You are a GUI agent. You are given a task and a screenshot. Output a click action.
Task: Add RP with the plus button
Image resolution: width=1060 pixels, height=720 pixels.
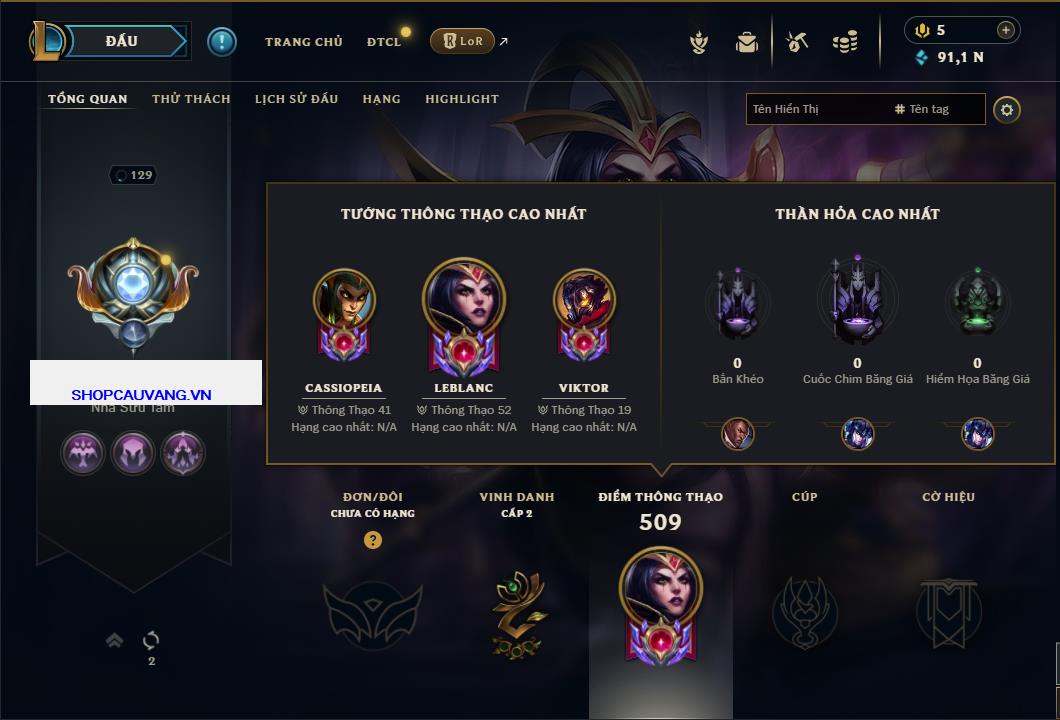[x=1006, y=30]
